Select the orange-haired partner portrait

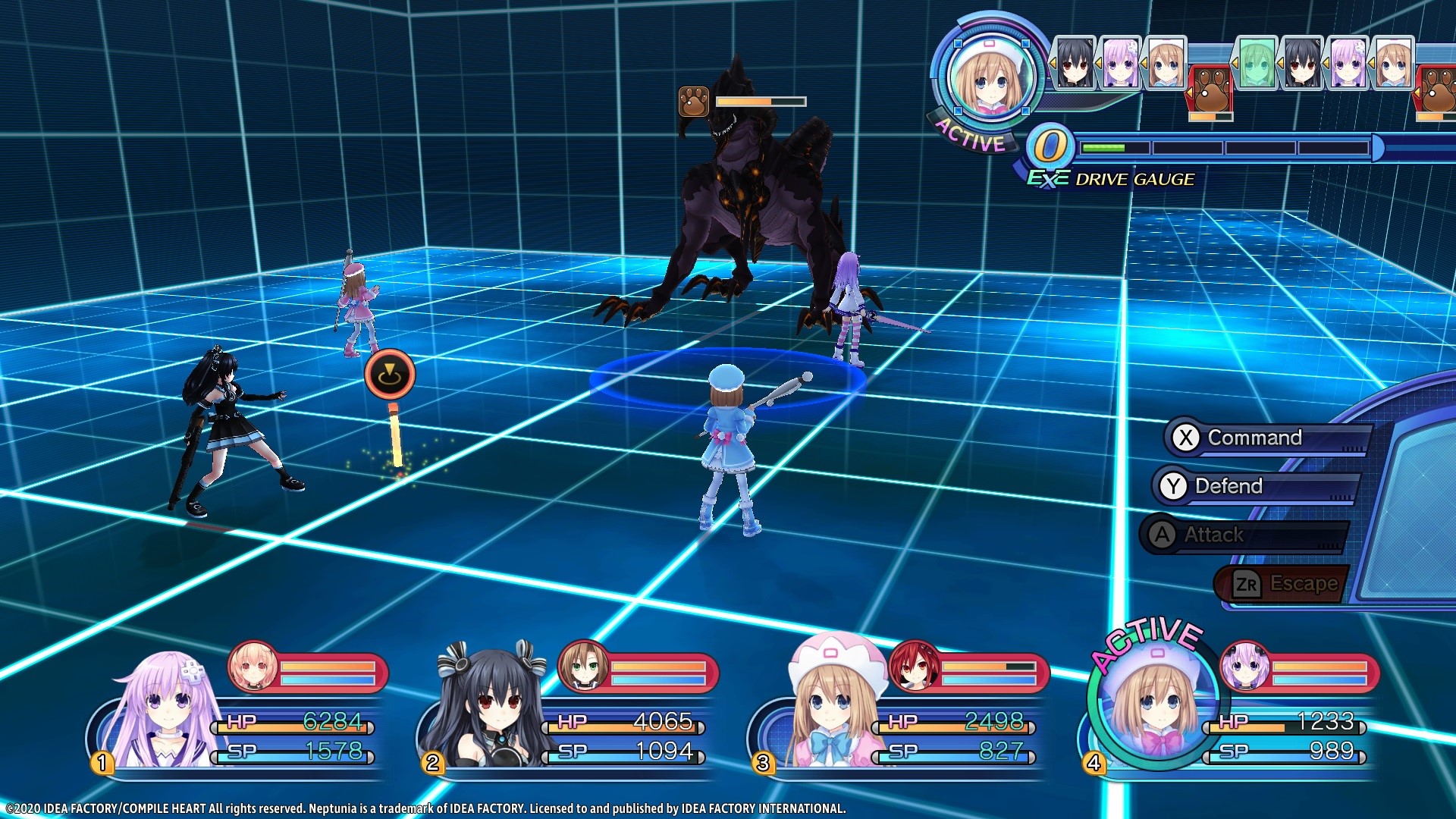(x=253, y=667)
